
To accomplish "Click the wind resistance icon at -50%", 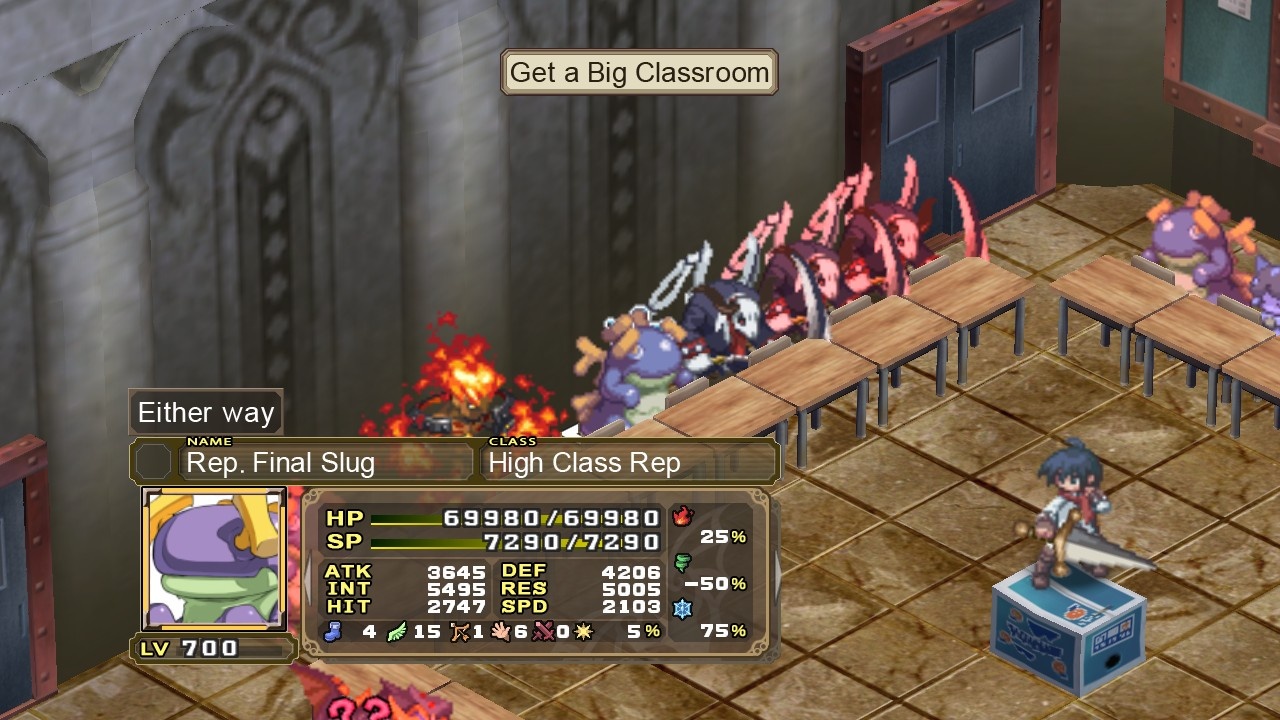I will (683, 562).
